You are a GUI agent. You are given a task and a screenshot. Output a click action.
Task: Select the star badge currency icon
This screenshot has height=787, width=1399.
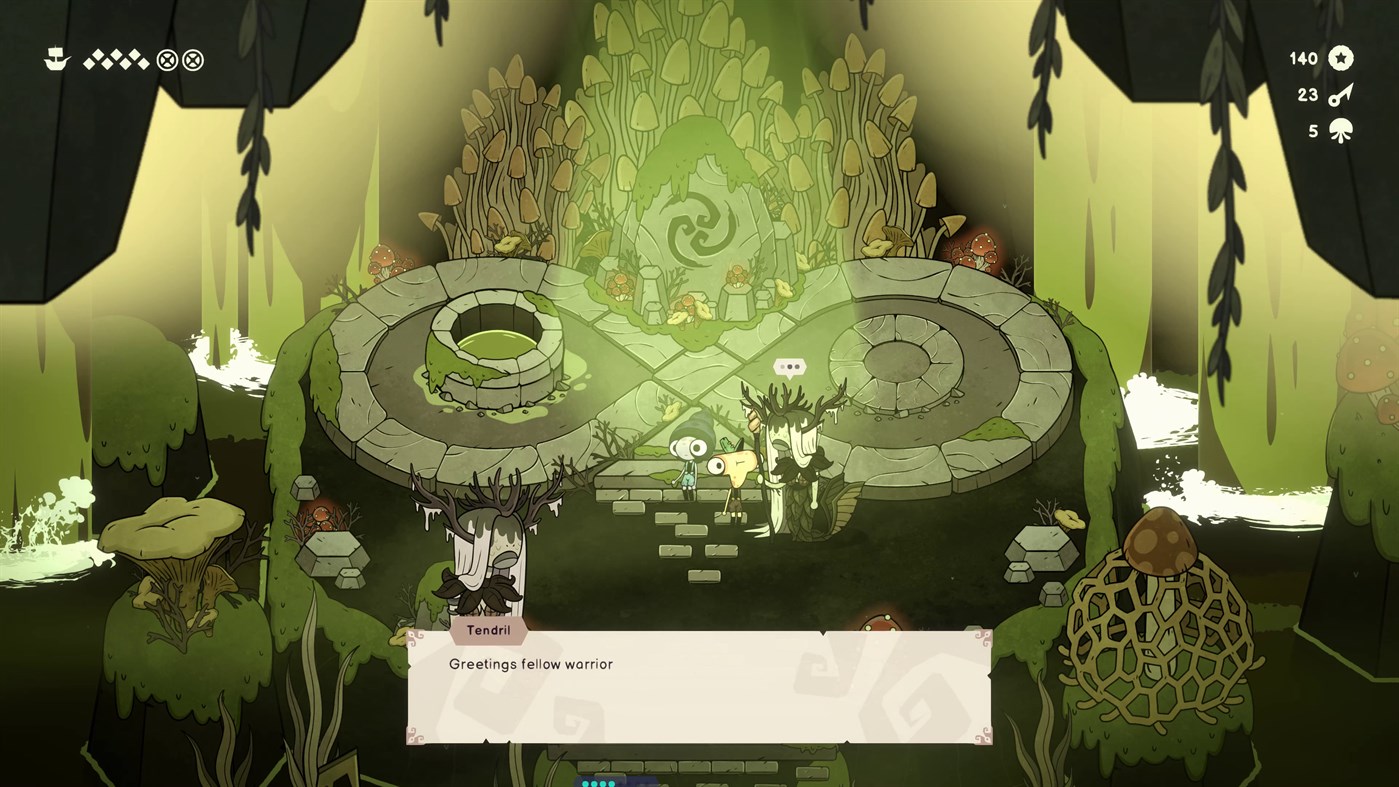[x=1342, y=58]
